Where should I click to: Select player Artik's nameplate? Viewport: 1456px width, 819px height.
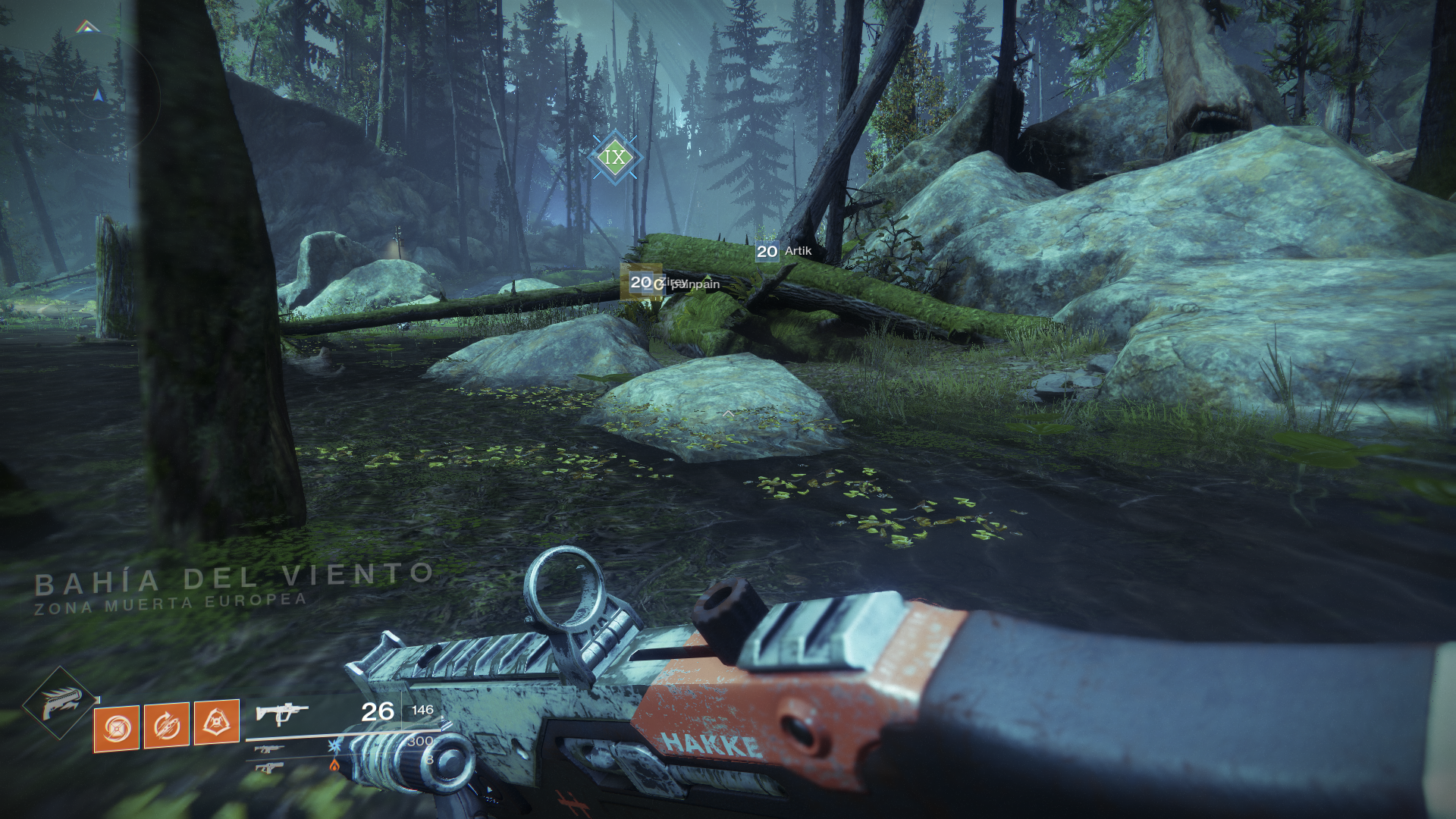[784, 251]
